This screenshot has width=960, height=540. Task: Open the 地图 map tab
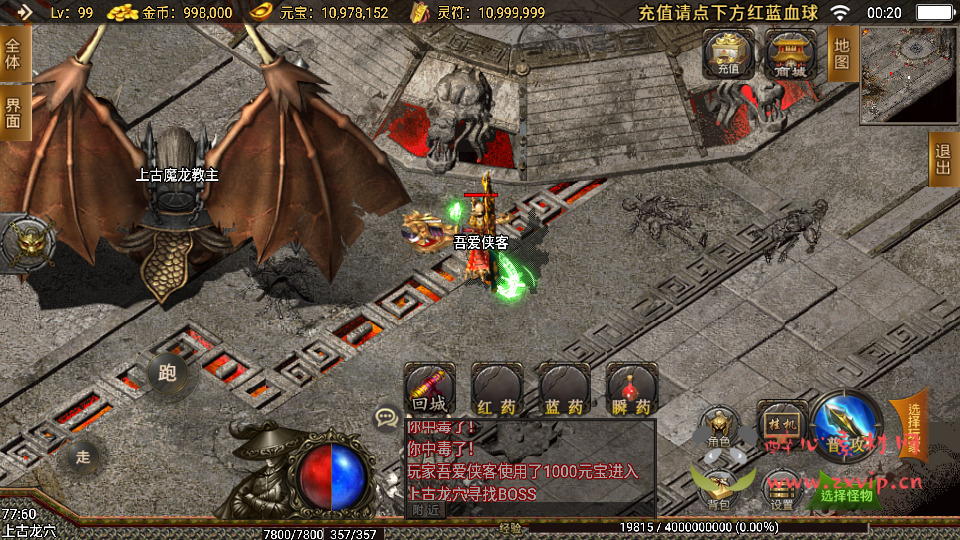coord(841,54)
